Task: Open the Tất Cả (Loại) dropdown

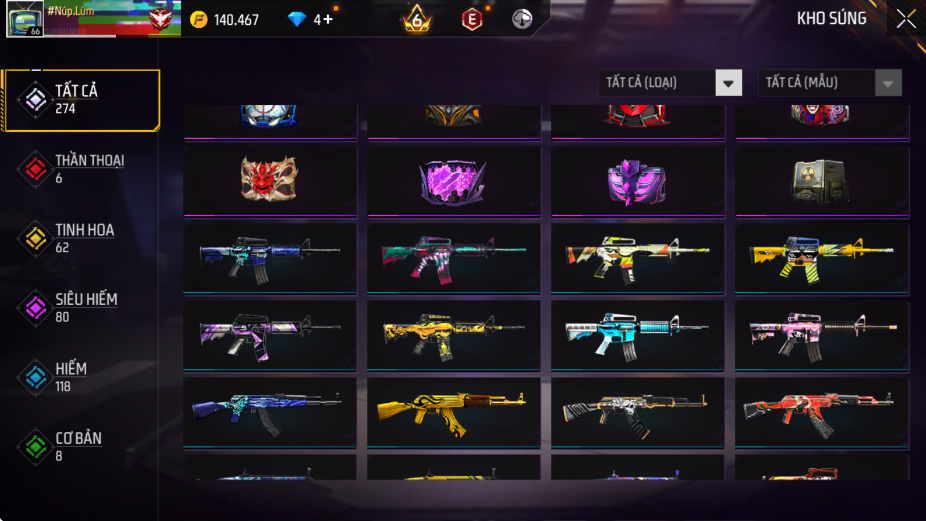Action: [x=670, y=83]
